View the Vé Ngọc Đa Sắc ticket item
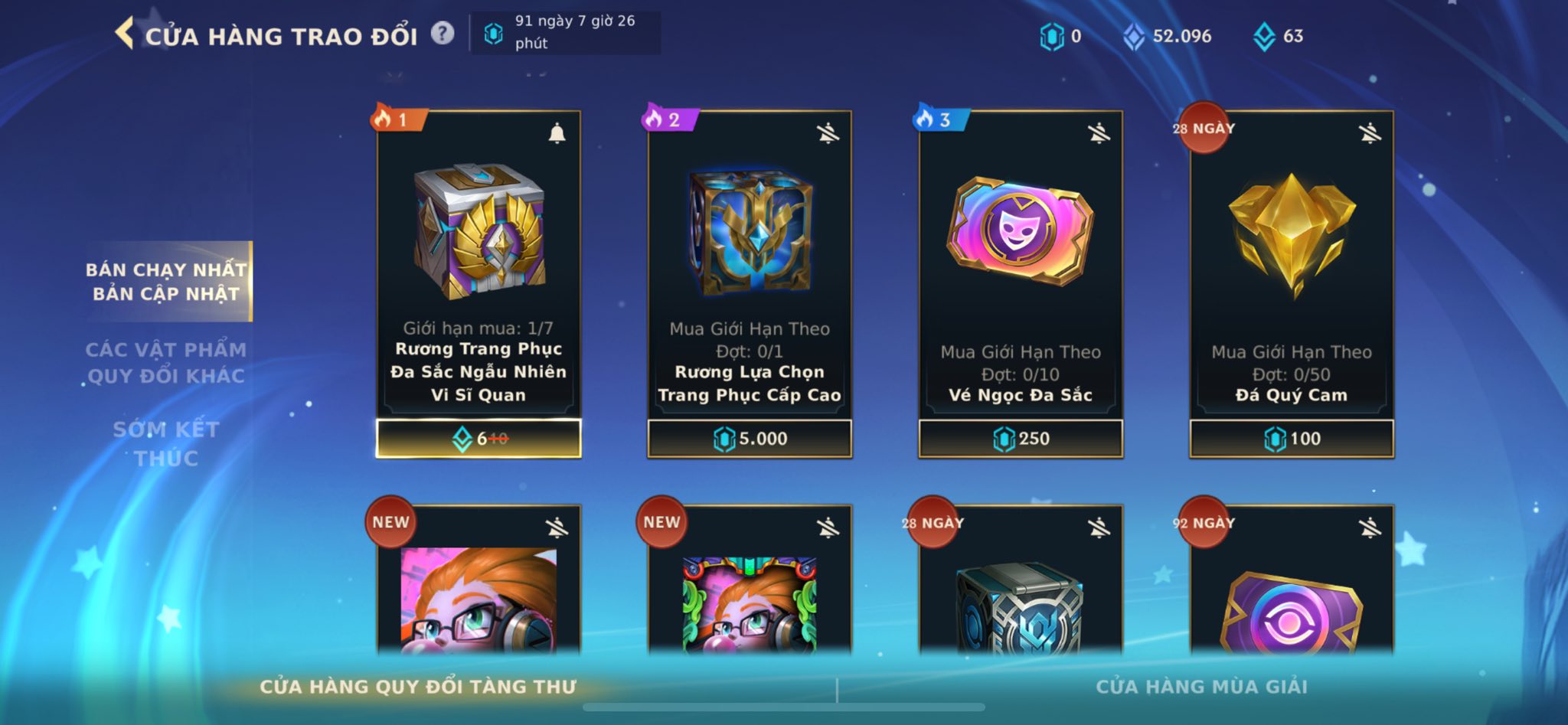This screenshot has height=725, width=1568. [1021, 231]
